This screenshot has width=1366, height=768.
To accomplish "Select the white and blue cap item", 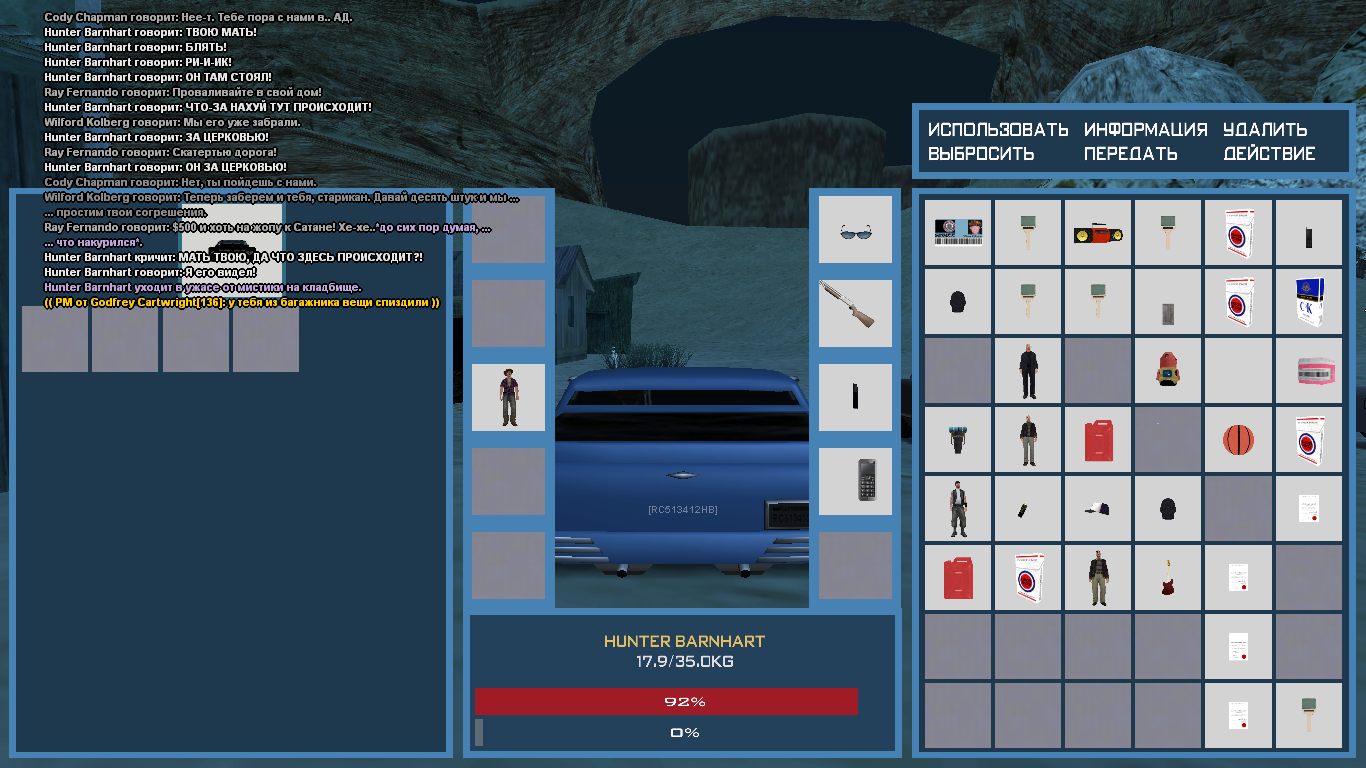I will click(x=1098, y=509).
